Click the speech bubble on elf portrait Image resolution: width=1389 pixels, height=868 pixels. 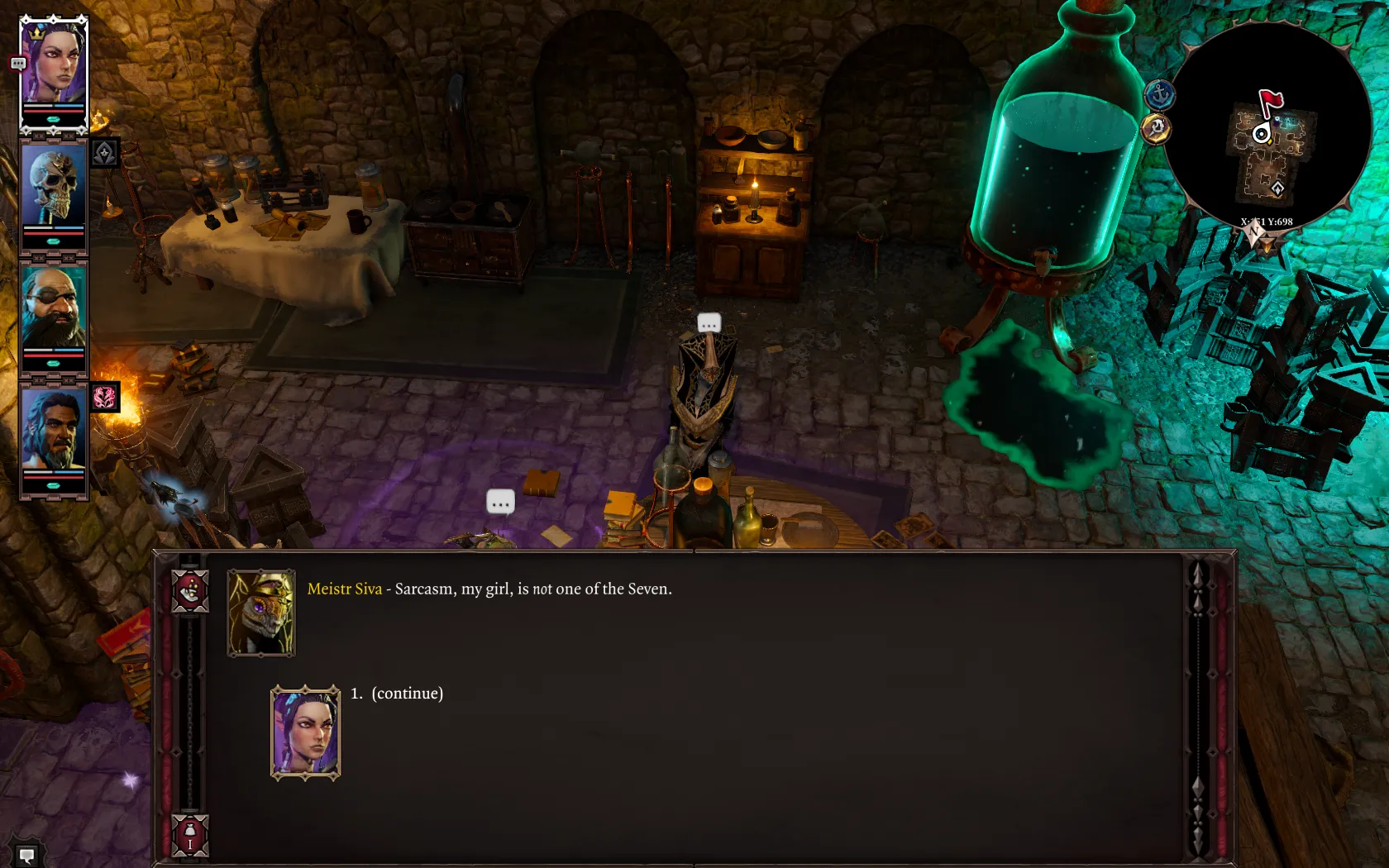[18, 64]
